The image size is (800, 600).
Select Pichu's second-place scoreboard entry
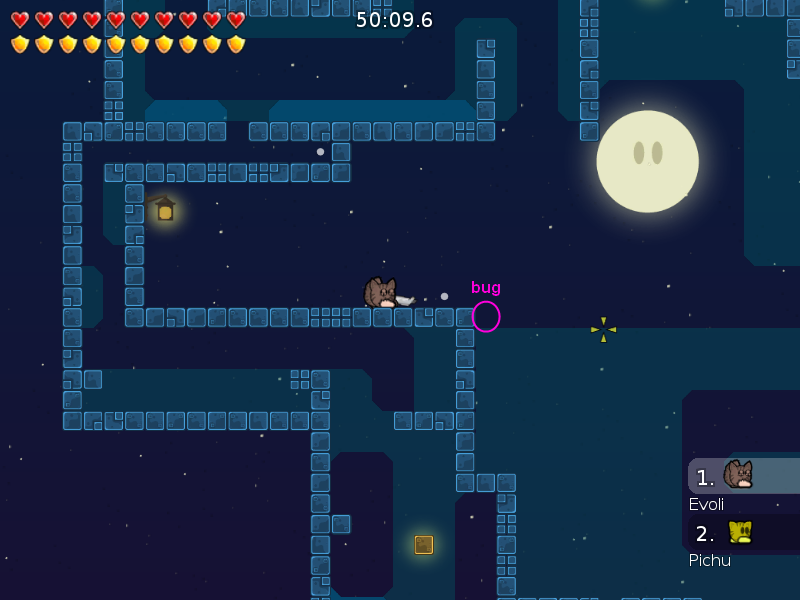click(742, 533)
